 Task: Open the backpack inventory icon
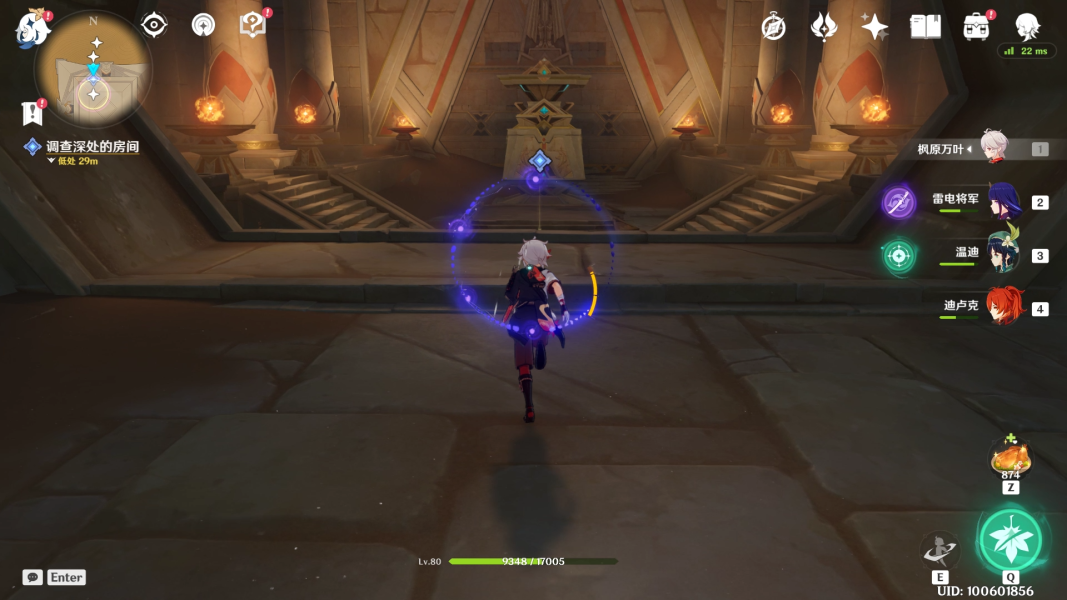click(x=976, y=27)
